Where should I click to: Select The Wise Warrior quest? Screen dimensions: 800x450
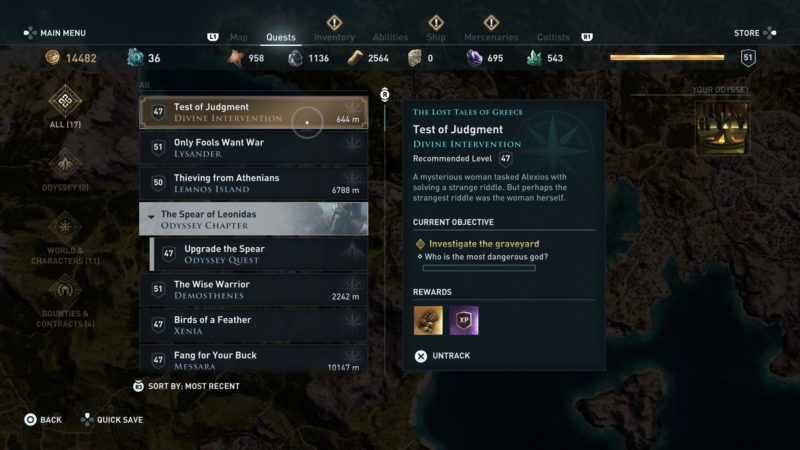pyautogui.click(x=253, y=290)
